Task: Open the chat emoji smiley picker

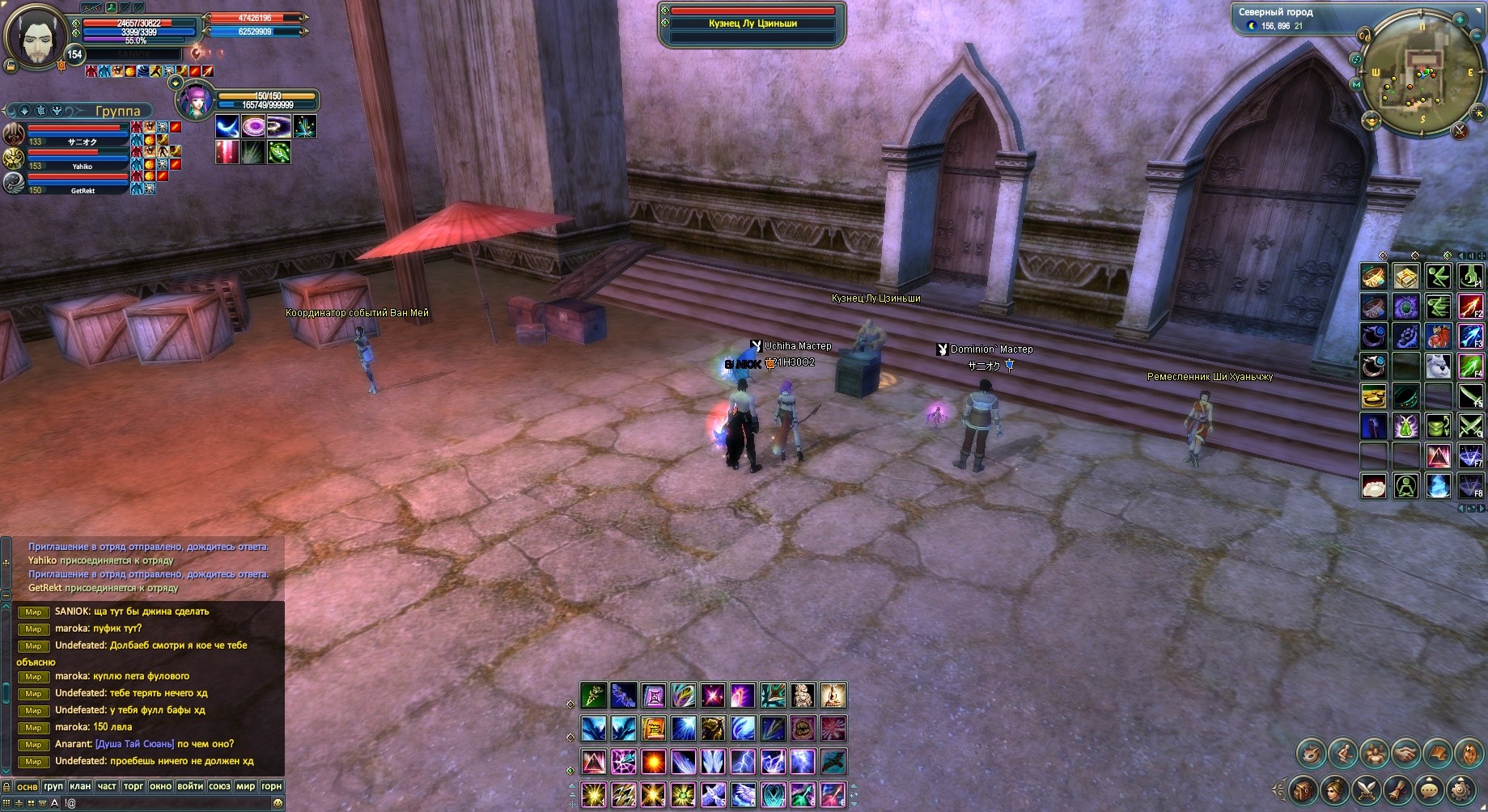Action: coord(278,803)
